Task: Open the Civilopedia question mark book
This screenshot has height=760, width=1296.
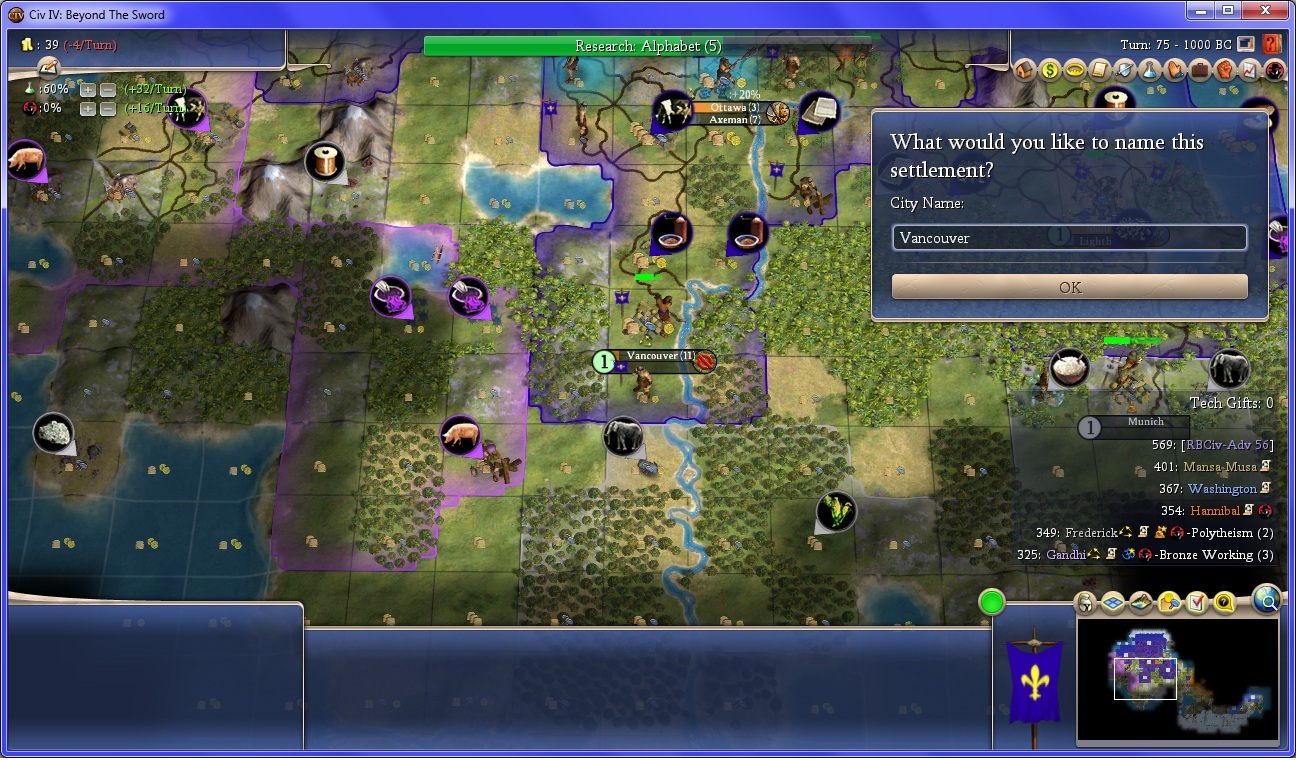Action: tap(1272, 44)
